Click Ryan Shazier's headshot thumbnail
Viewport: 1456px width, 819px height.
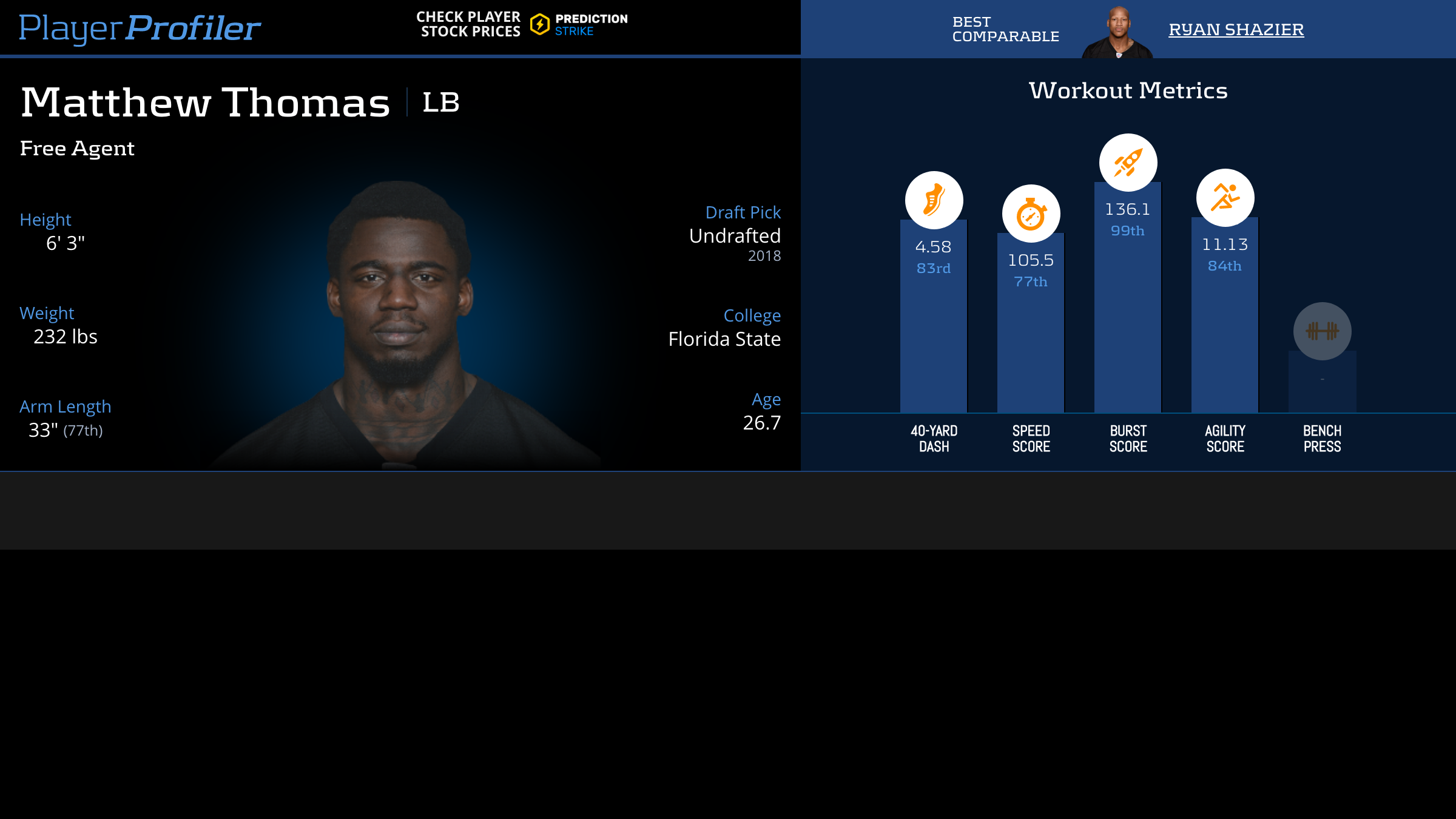click(x=1117, y=33)
